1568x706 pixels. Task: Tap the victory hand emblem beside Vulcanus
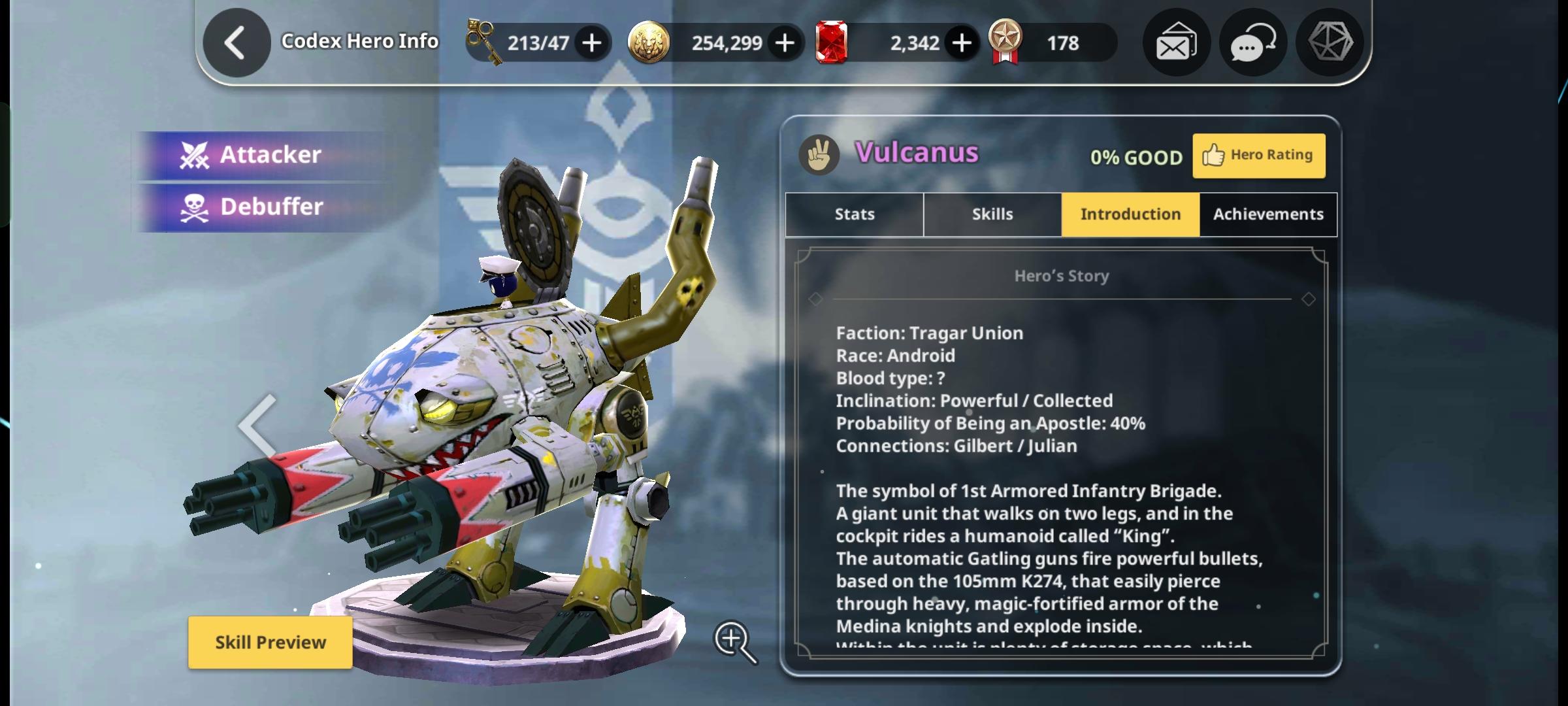click(x=819, y=155)
